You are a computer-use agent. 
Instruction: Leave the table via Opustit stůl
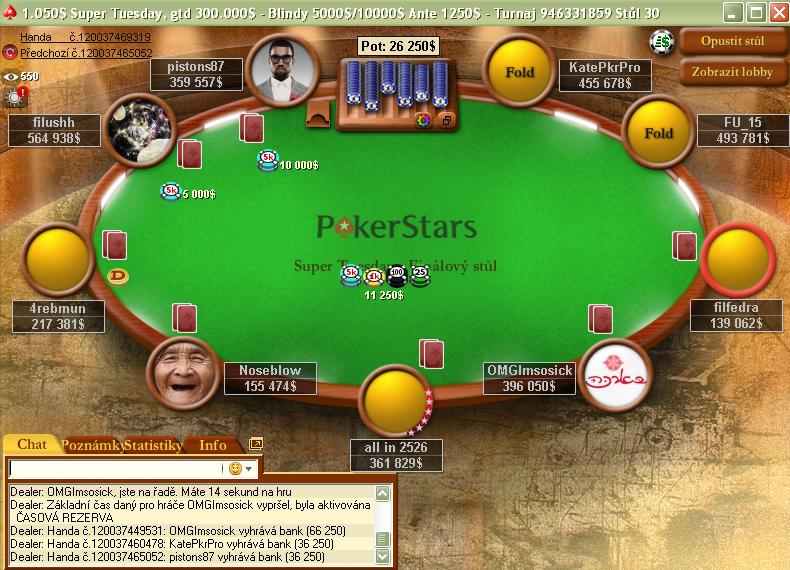point(733,42)
